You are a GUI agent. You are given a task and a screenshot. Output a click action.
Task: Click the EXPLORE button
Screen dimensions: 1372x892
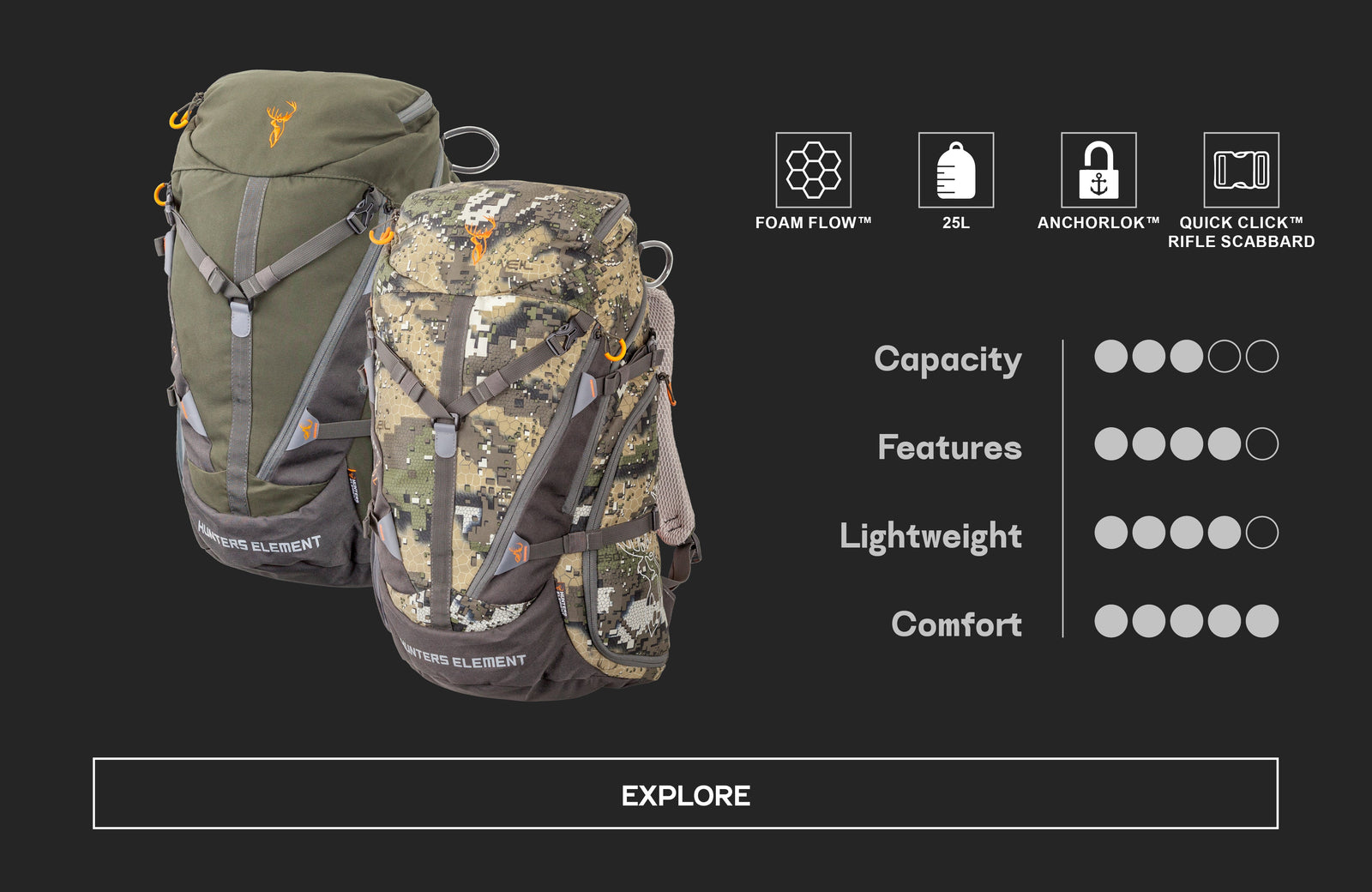[685, 793]
